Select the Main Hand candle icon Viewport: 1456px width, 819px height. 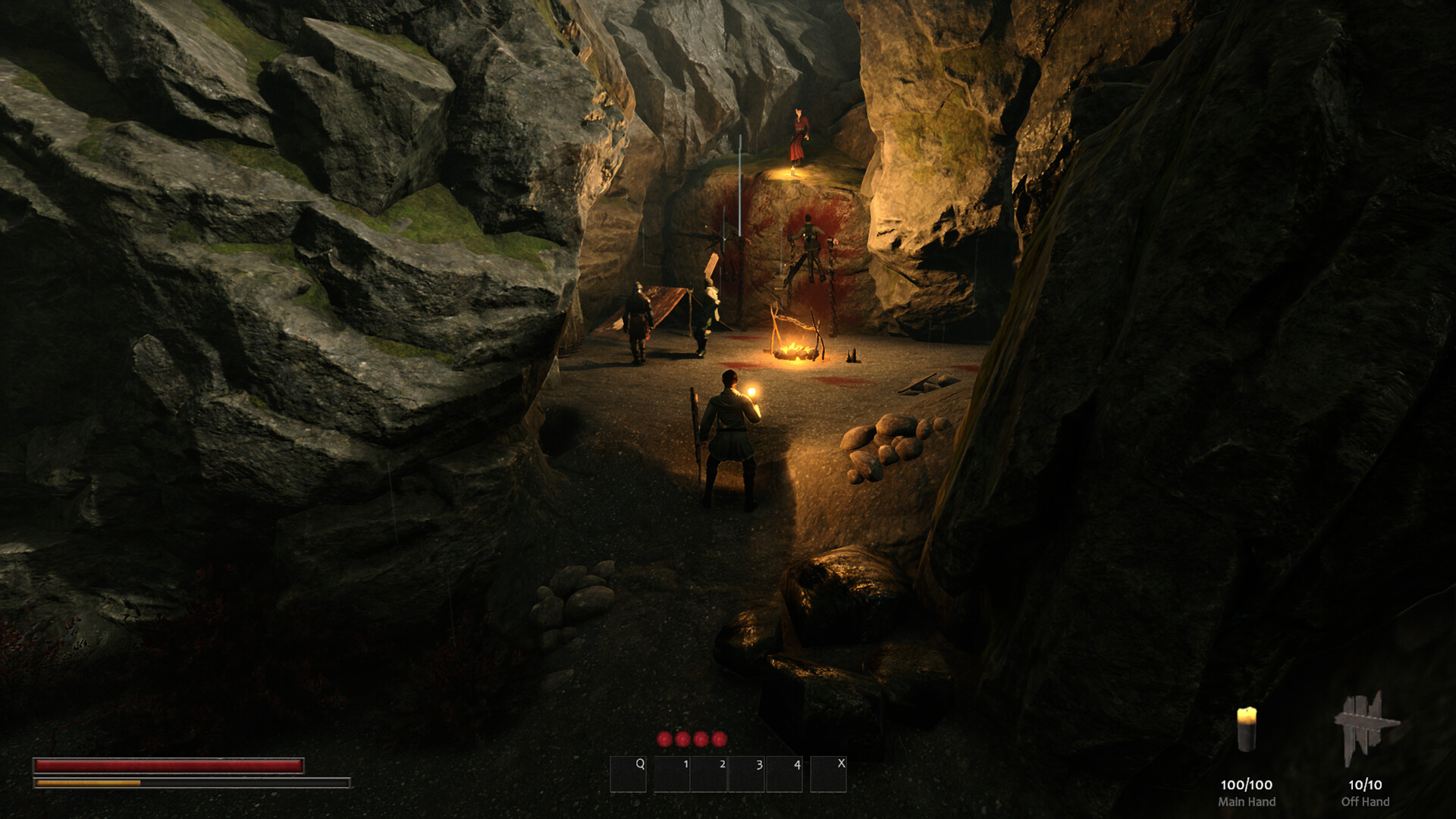click(1246, 730)
